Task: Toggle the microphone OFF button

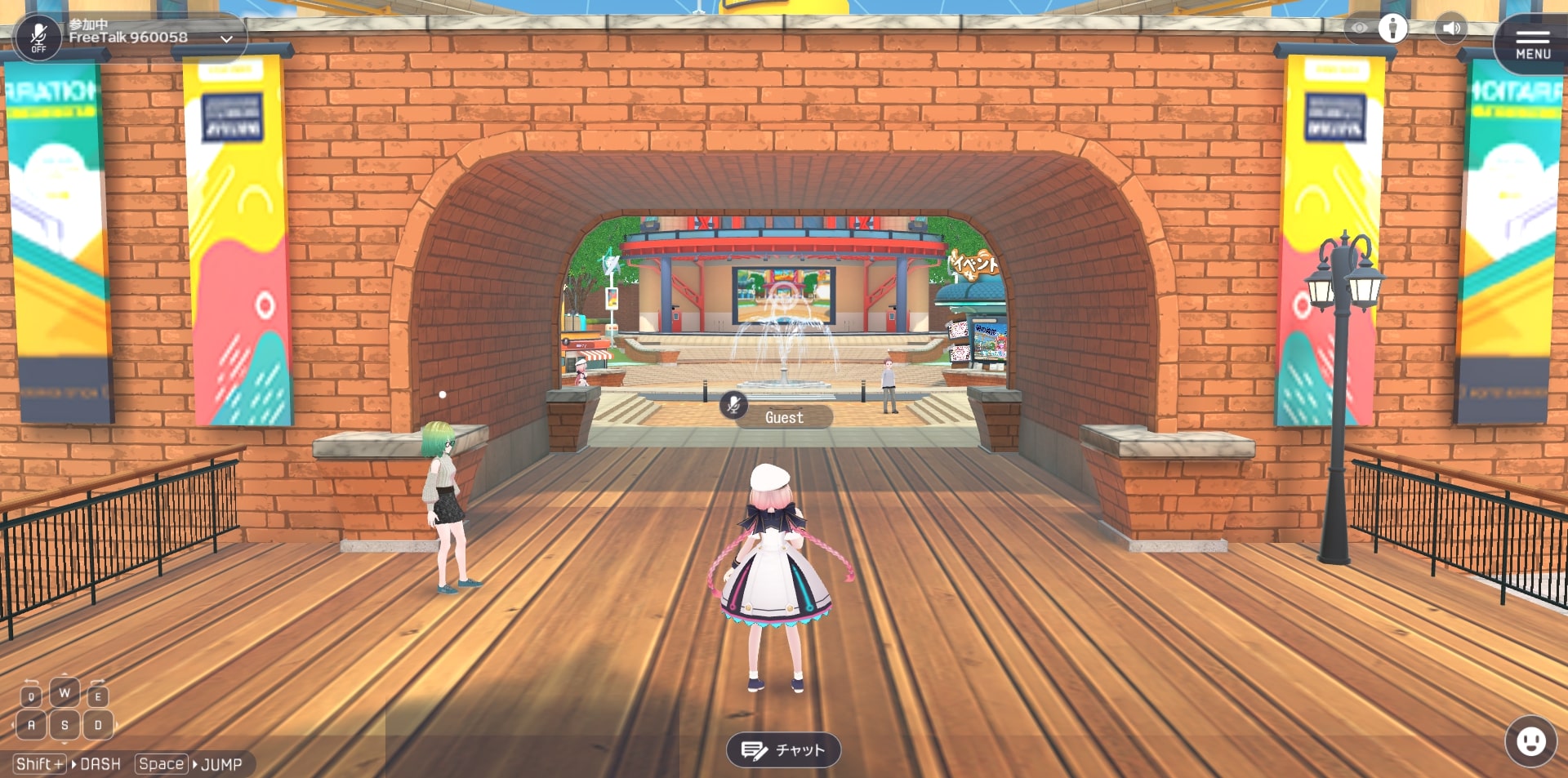Action: 38,38
